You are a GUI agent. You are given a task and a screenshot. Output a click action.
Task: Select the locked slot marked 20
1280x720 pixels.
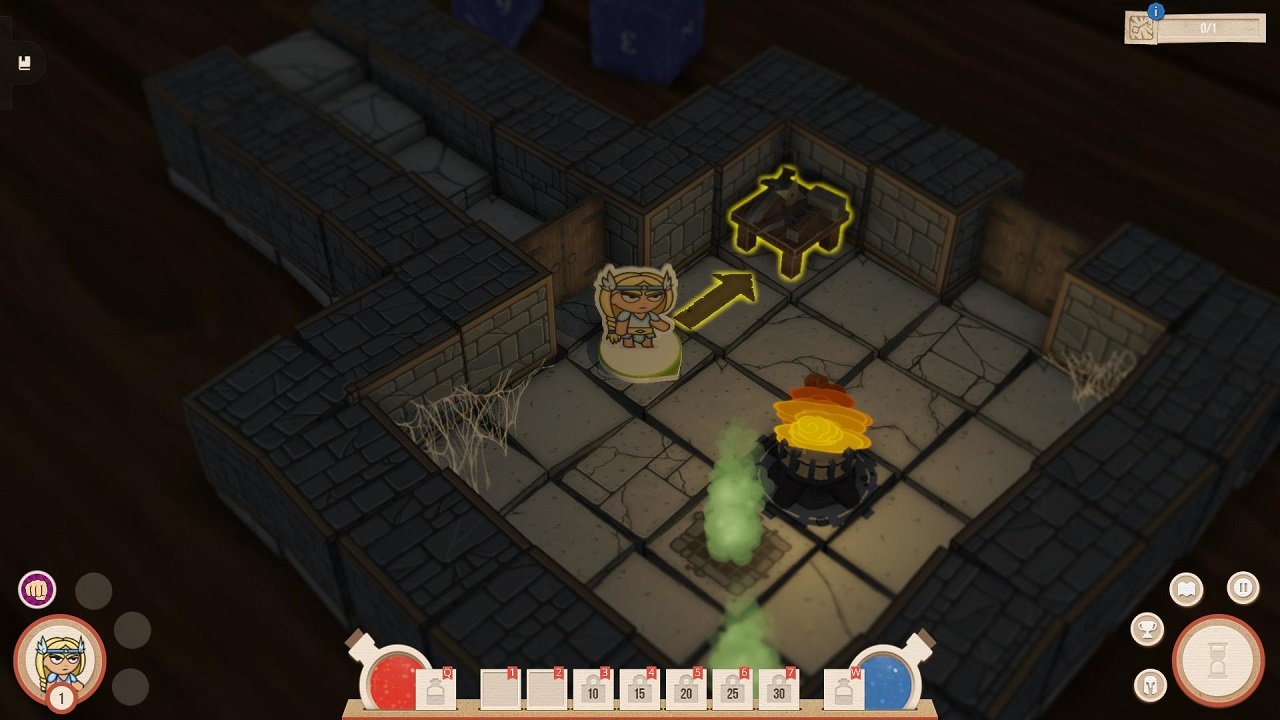(x=685, y=689)
